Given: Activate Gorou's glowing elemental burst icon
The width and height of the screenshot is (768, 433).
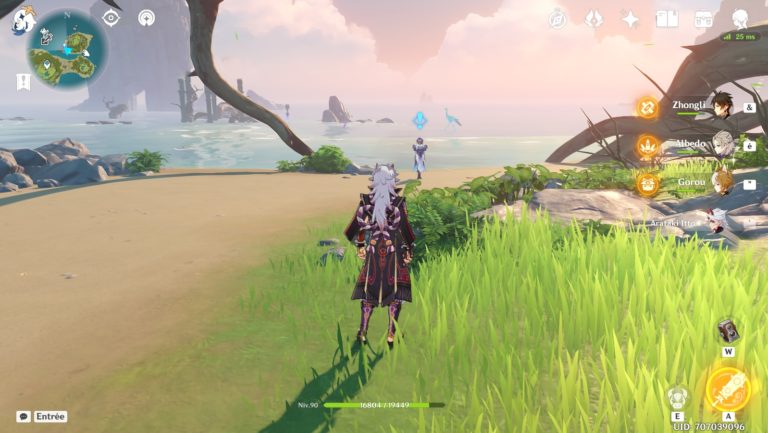Looking at the screenshot, I should (x=648, y=183).
